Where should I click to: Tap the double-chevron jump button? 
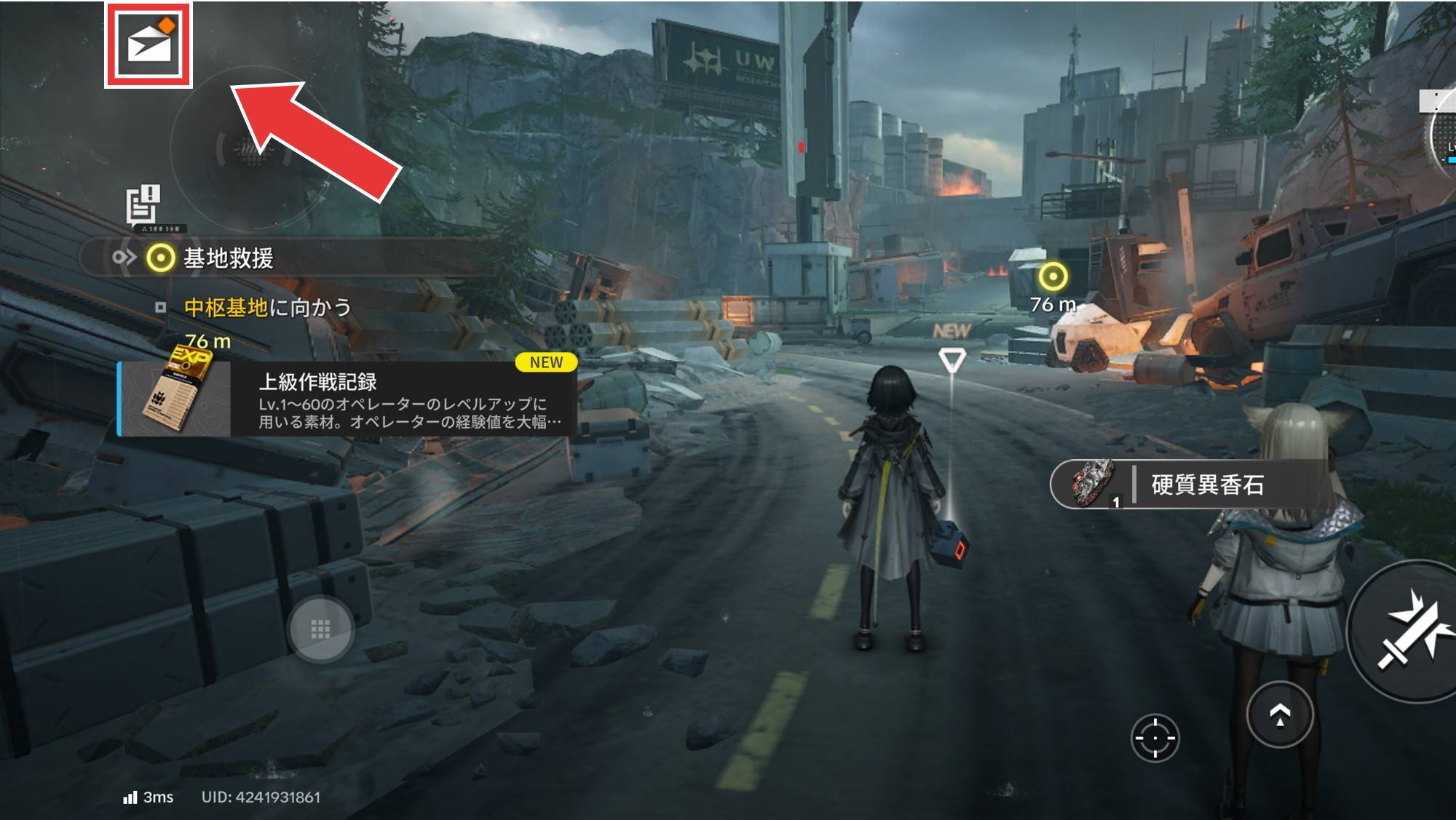click(1280, 715)
